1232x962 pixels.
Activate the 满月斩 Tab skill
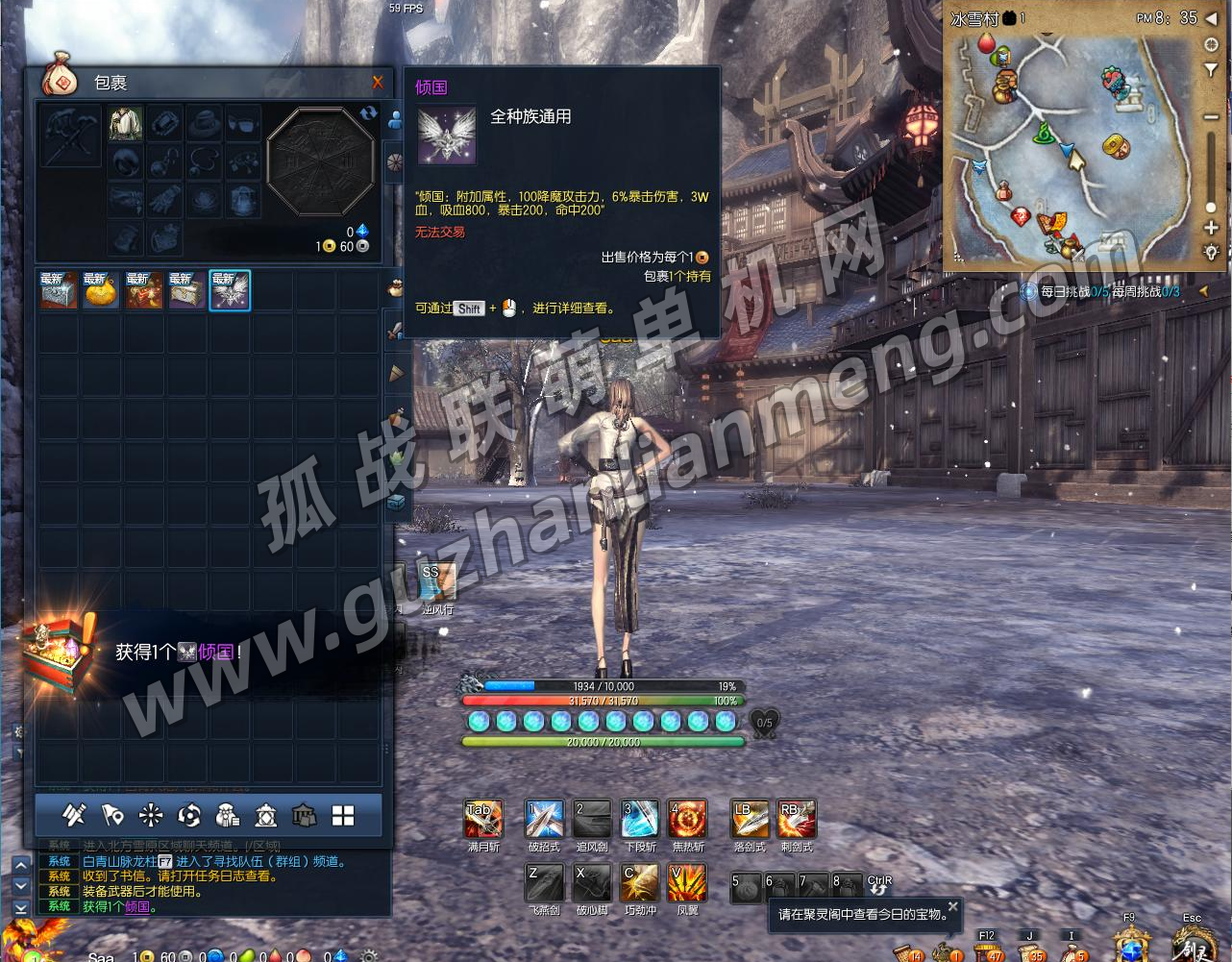[483, 820]
